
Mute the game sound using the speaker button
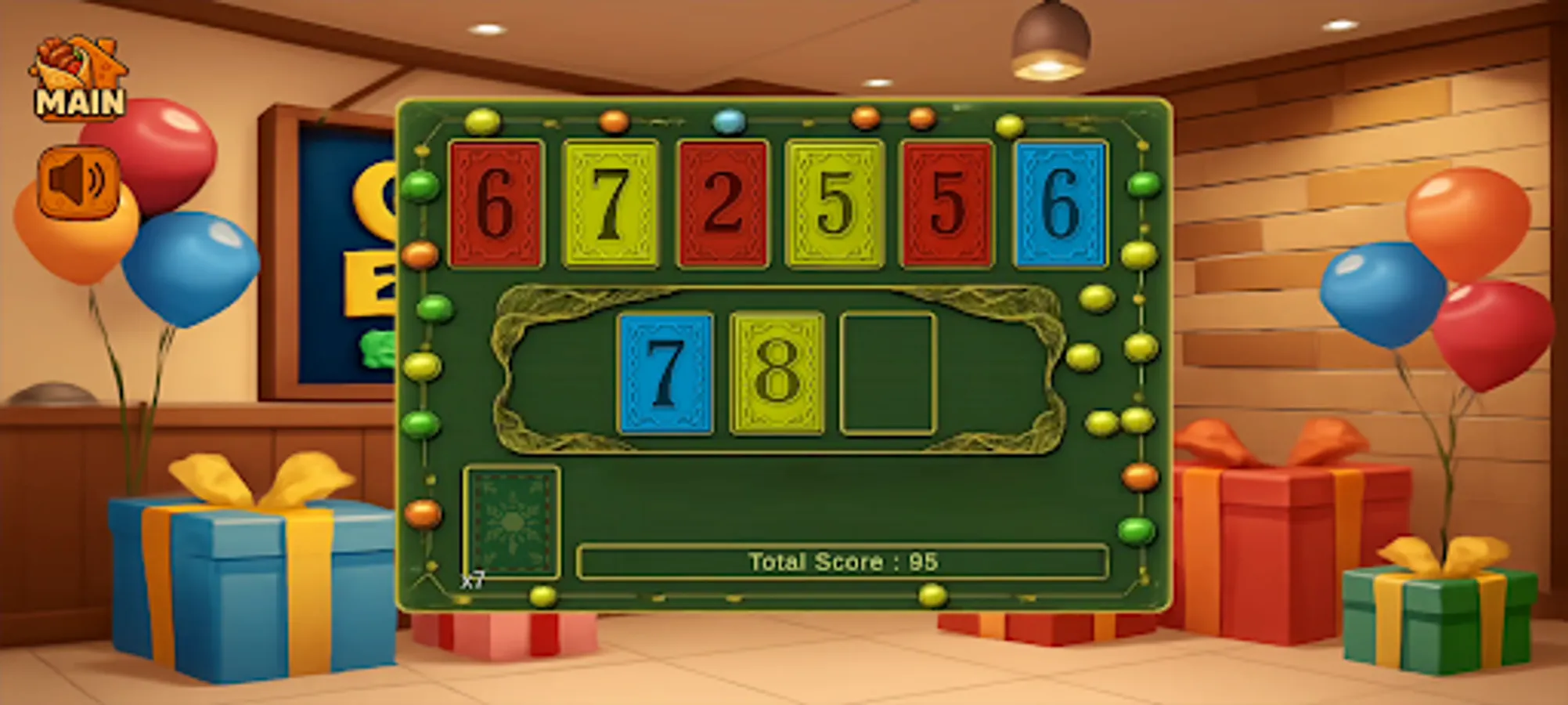point(76,182)
